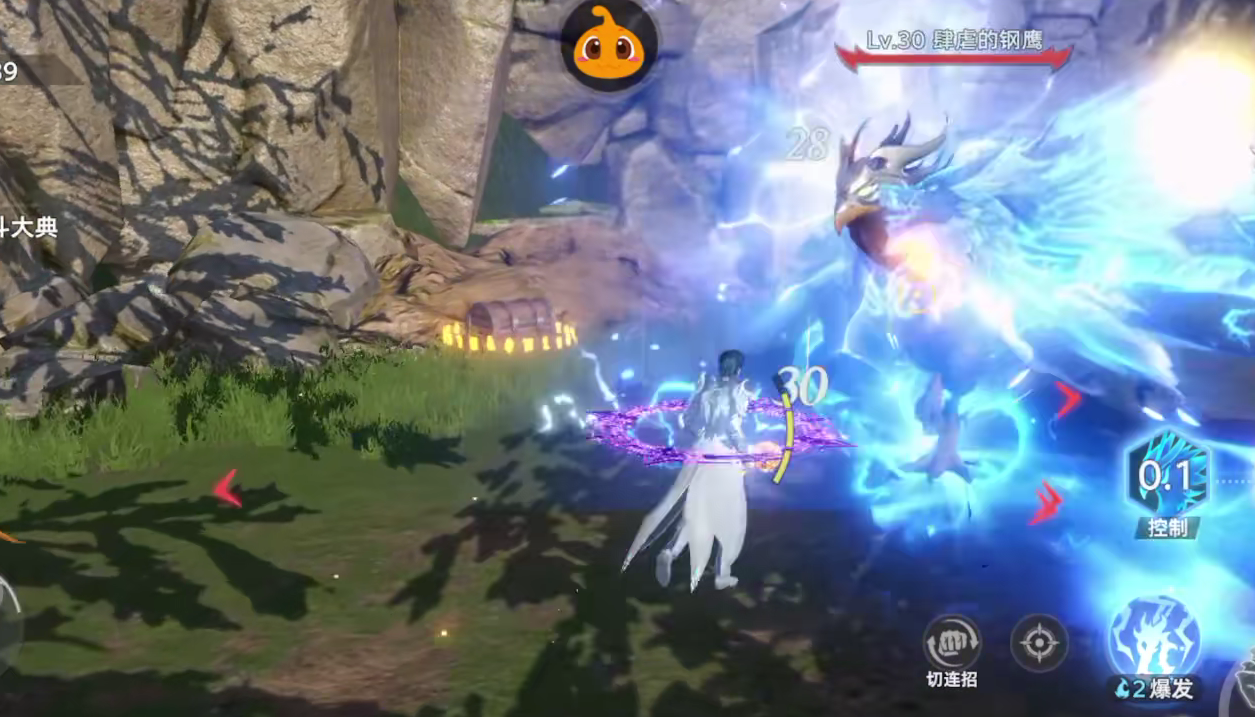Activate the 控制 hexagon skill

coord(1167,478)
